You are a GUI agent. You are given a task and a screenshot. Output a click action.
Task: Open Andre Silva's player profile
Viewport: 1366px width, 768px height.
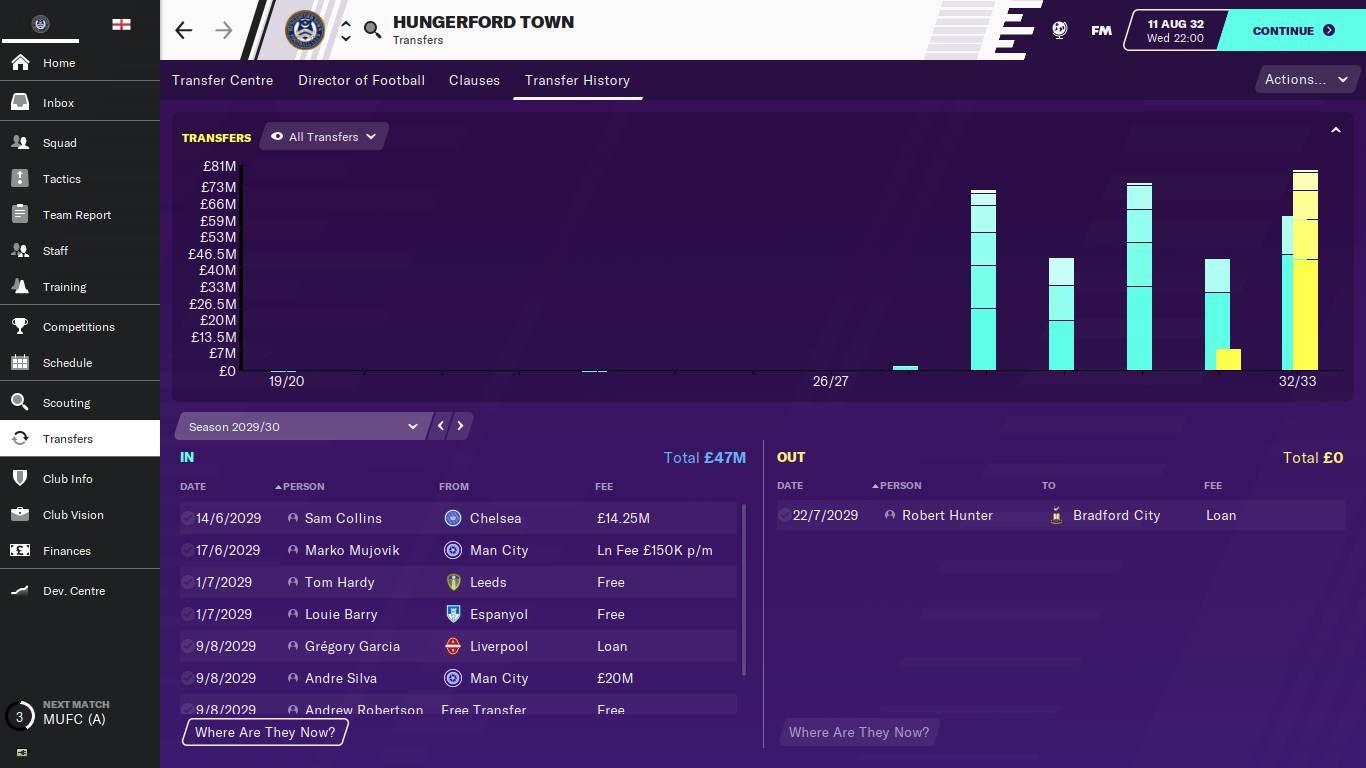[341, 678]
